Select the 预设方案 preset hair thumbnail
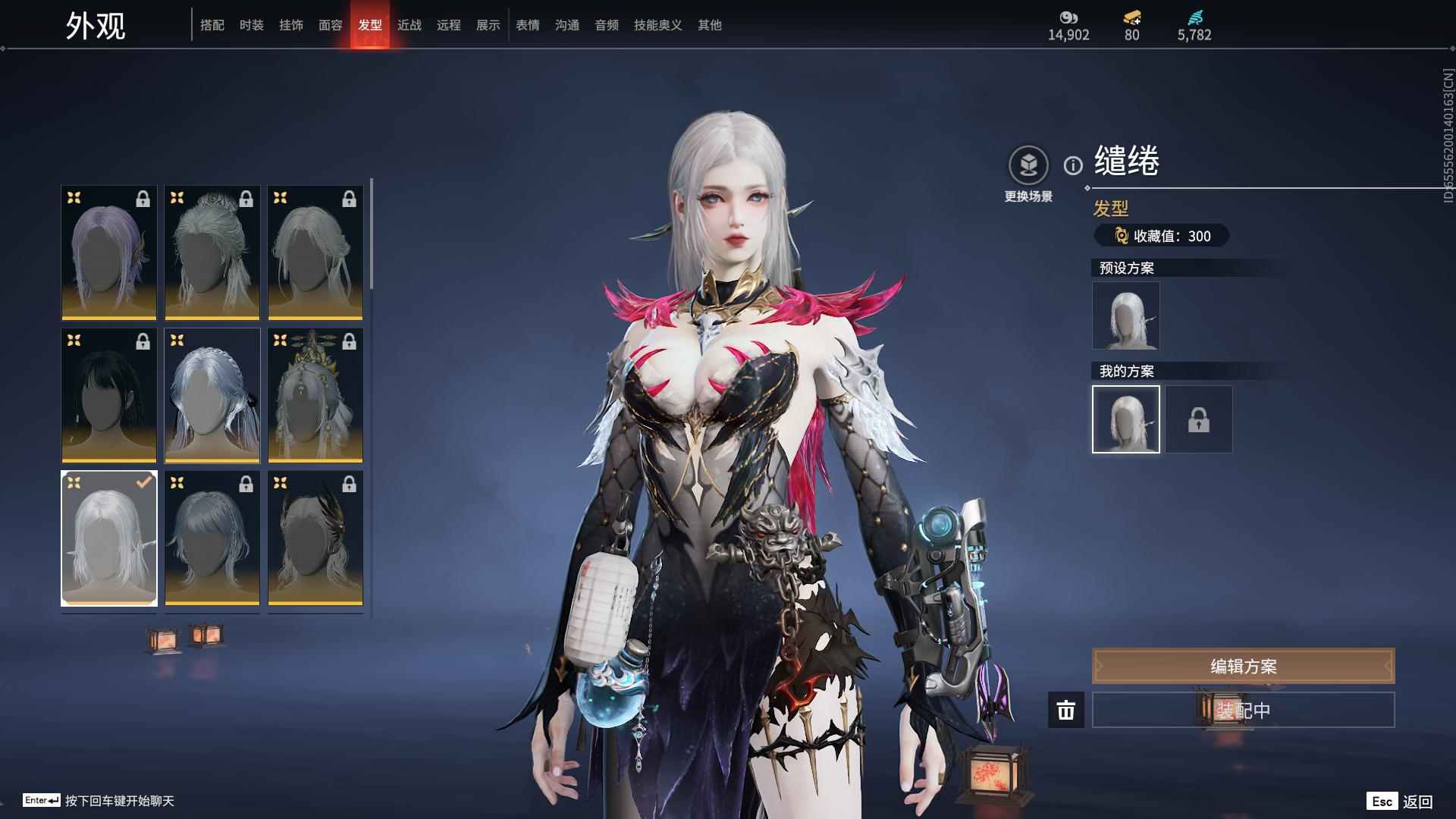 (1125, 315)
